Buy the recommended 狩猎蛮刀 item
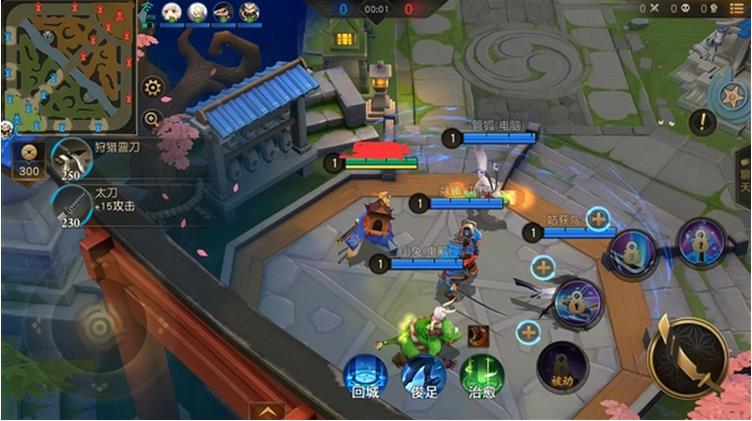The image size is (752, 421). point(73,158)
